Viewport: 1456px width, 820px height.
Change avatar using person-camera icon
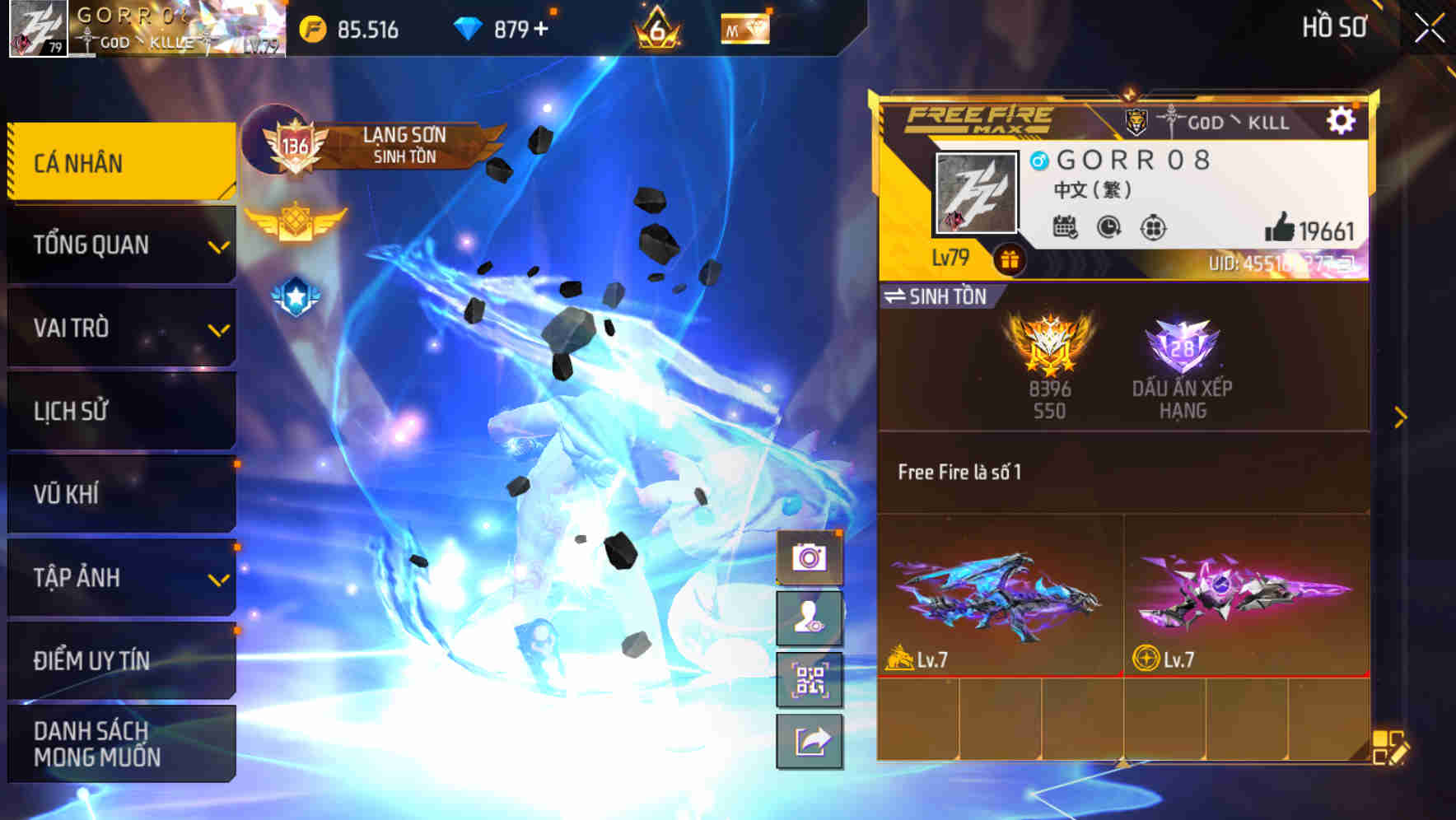(x=810, y=617)
